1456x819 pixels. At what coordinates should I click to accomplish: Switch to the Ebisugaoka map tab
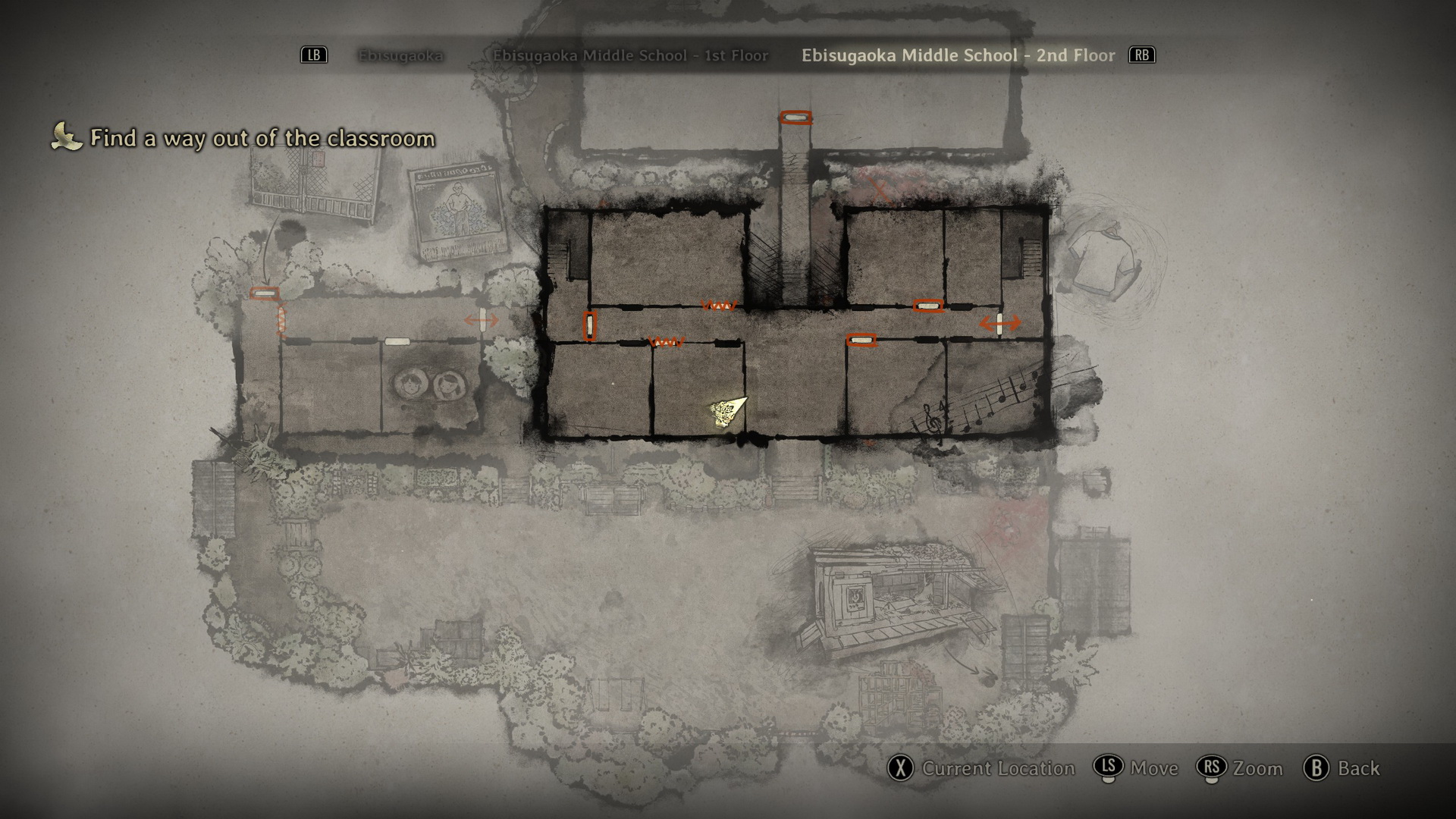[x=400, y=55]
